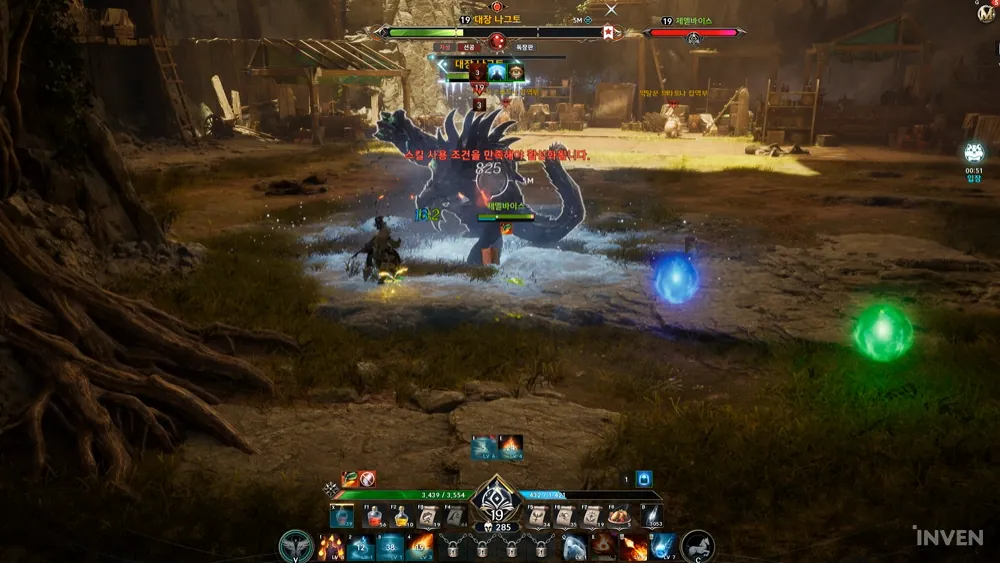Click the level 19 class emblem
This screenshot has height=563, width=1000.
pos(497,494)
